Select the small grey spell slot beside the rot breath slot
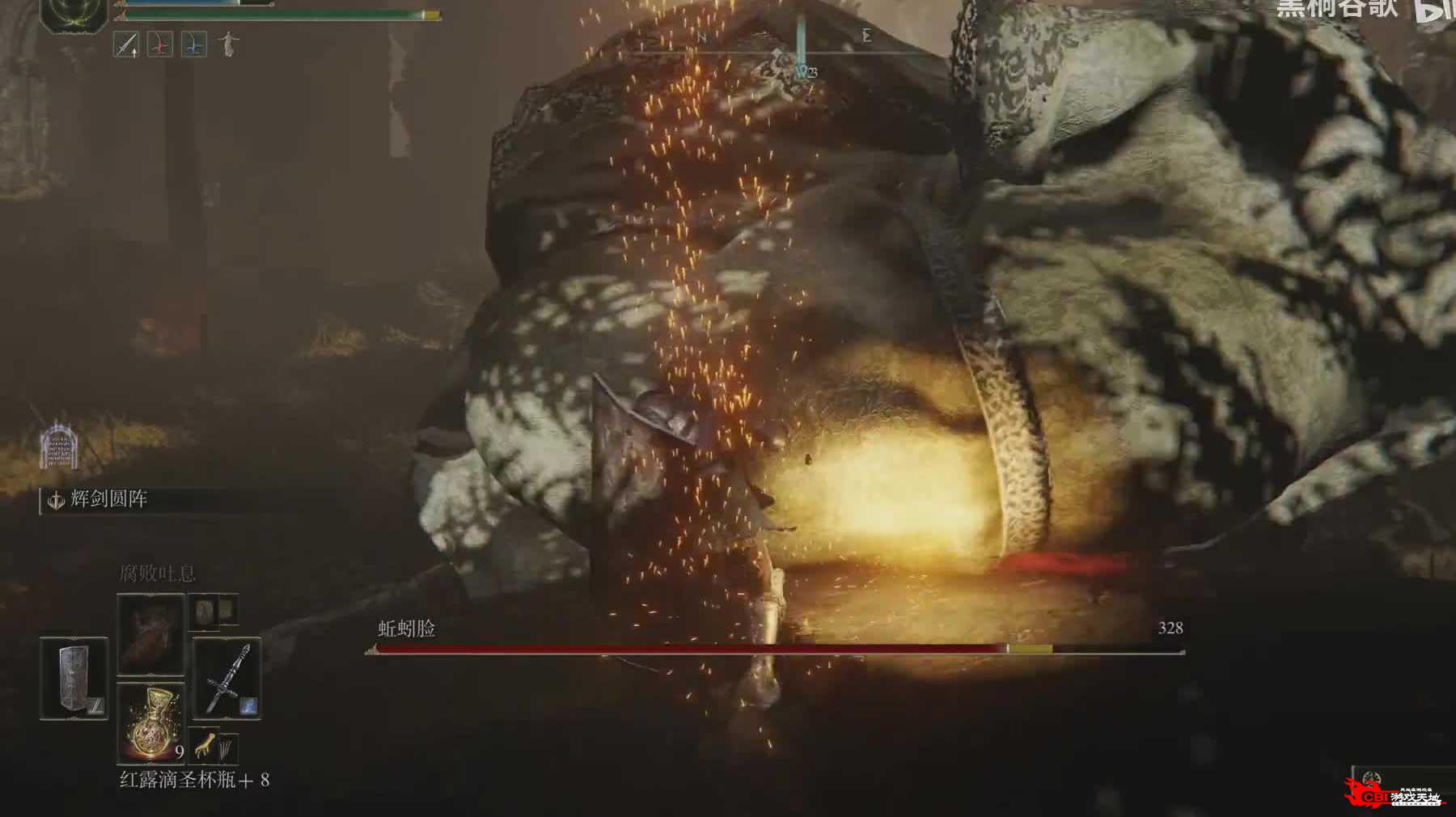The height and width of the screenshot is (817, 1456). (203, 612)
